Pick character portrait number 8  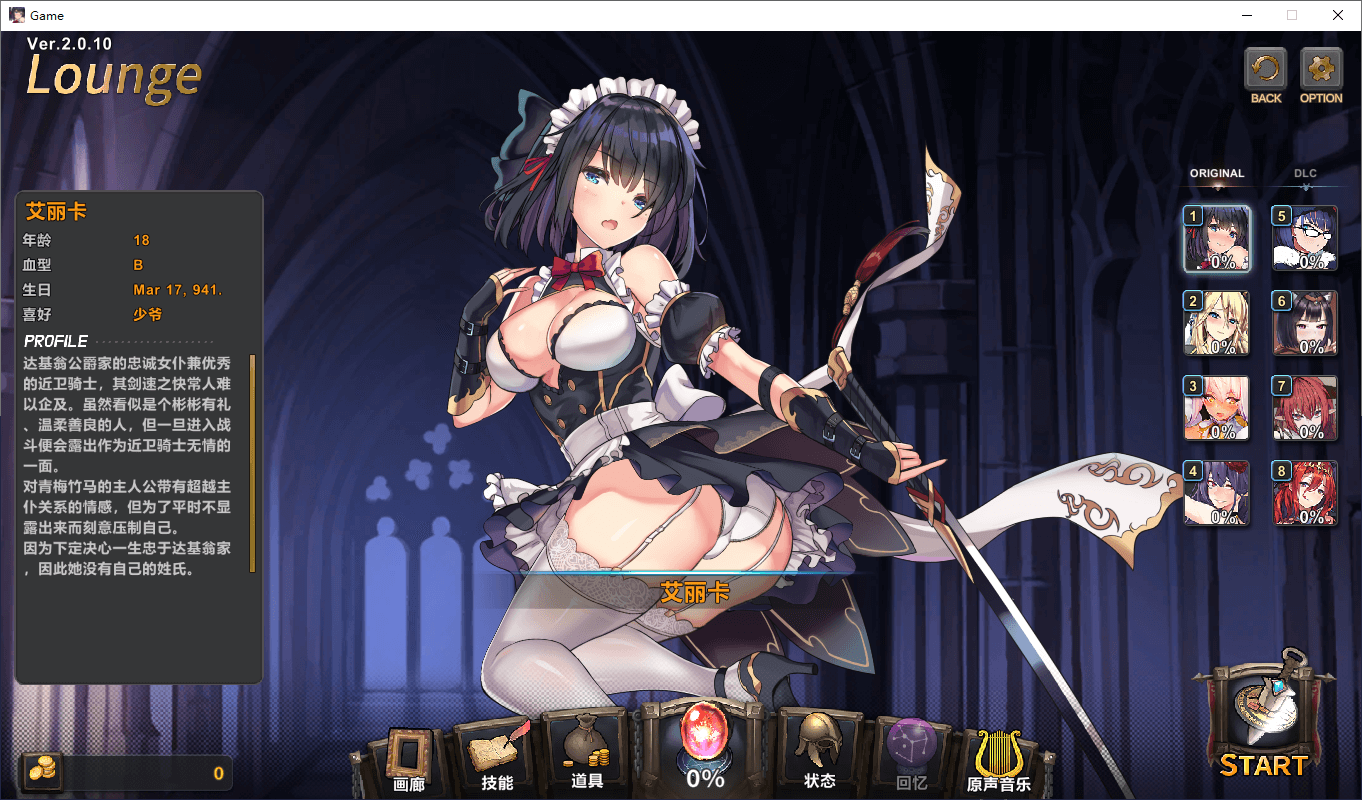(x=1305, y=493)
